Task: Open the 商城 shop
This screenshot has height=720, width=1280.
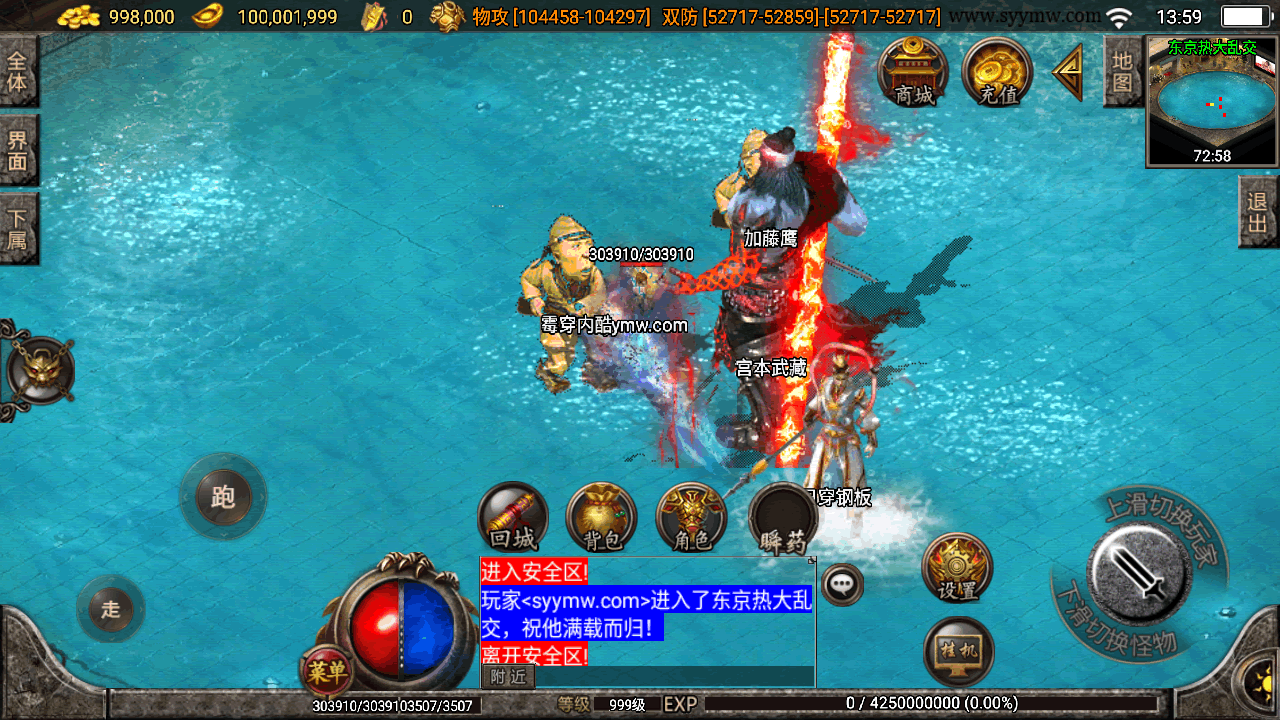Action: [913, 70]
